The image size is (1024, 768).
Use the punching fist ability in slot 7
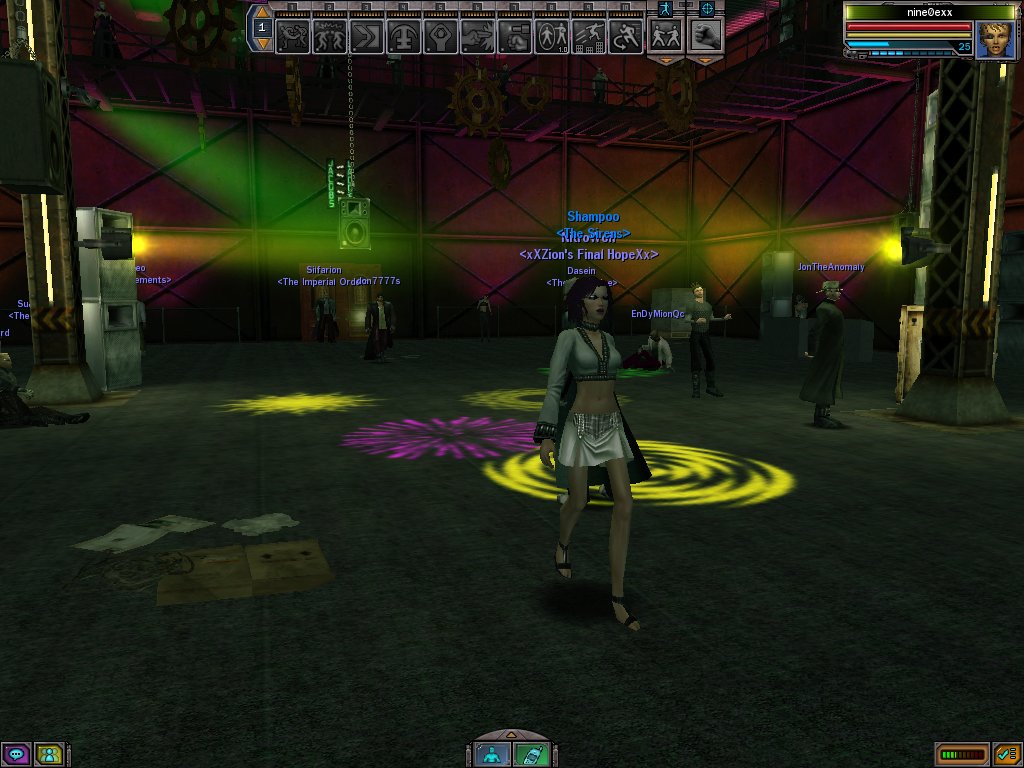pos(514,36)
